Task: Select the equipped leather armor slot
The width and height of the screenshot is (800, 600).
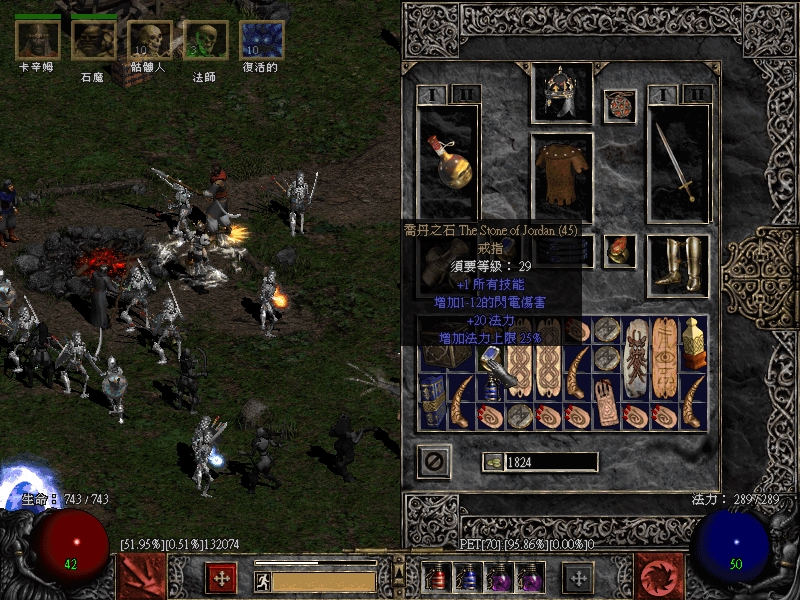Action: [561, 177]
